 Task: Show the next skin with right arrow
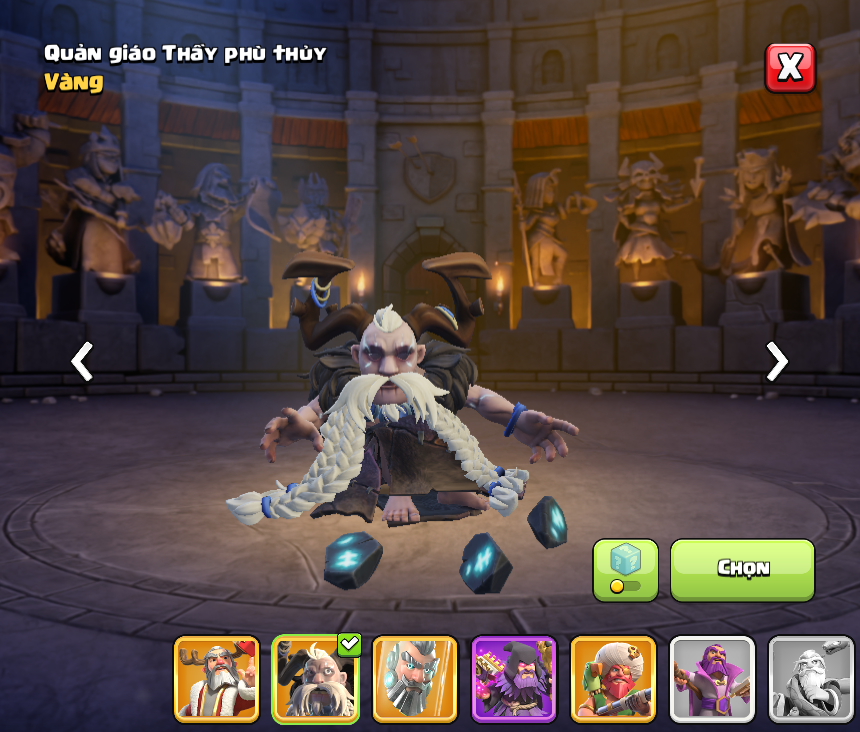[777, 361]
